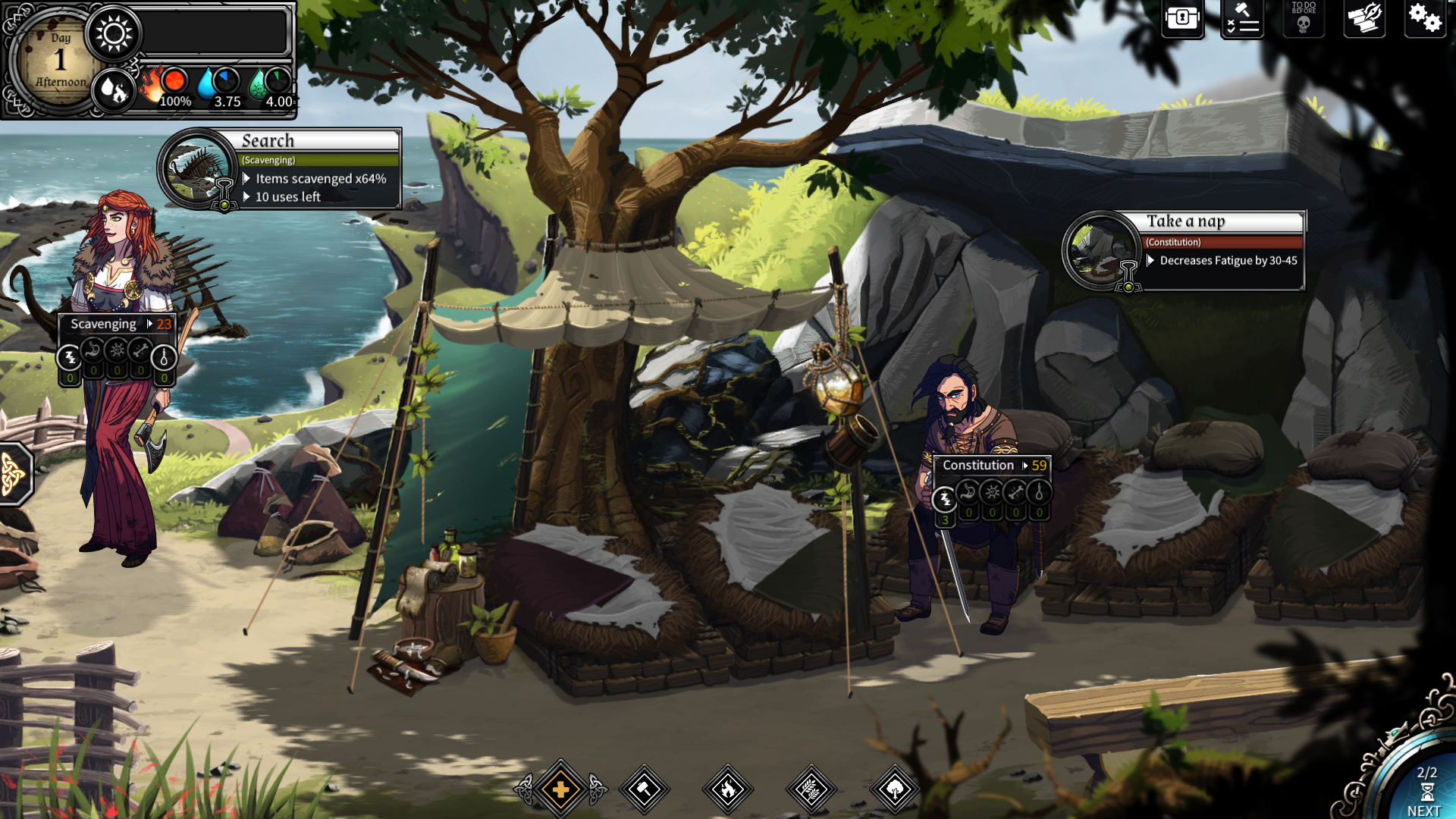The image size is (1456, 819).
Task: Open the map and compass screen
Action: pyautogui.click(x=1364, y=18)
